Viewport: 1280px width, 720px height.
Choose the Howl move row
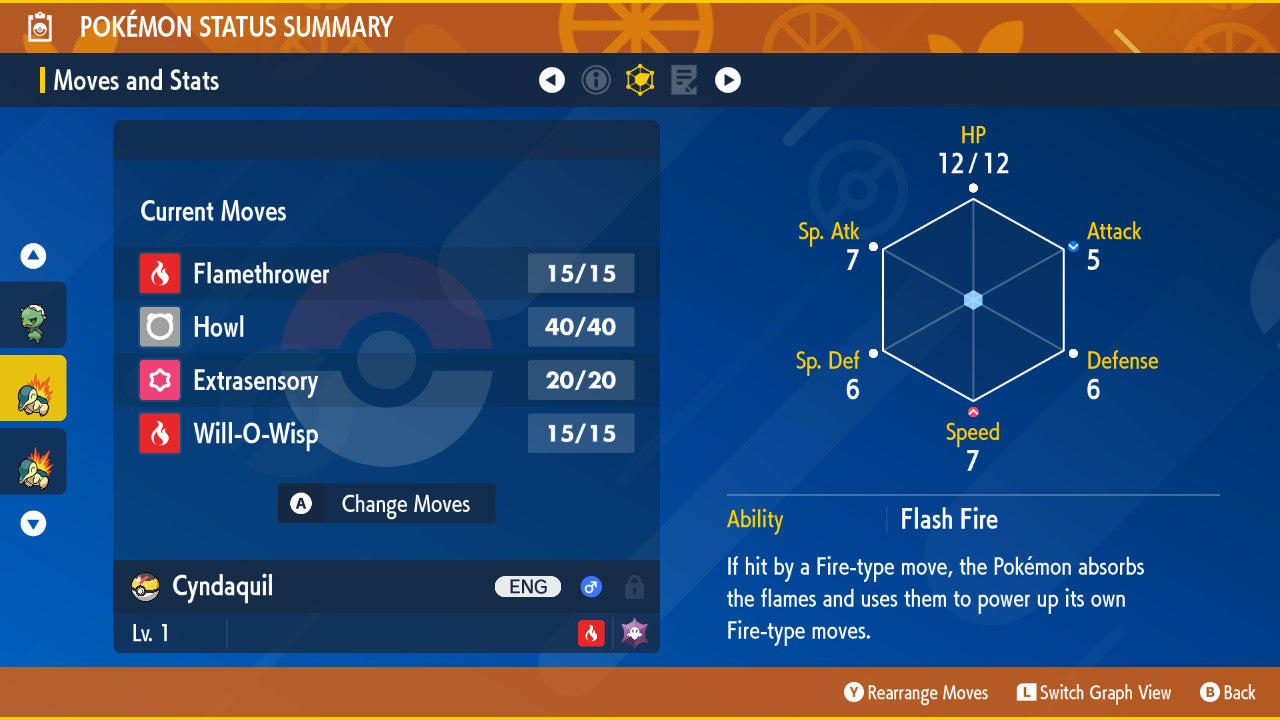click(x=386, y=327)
